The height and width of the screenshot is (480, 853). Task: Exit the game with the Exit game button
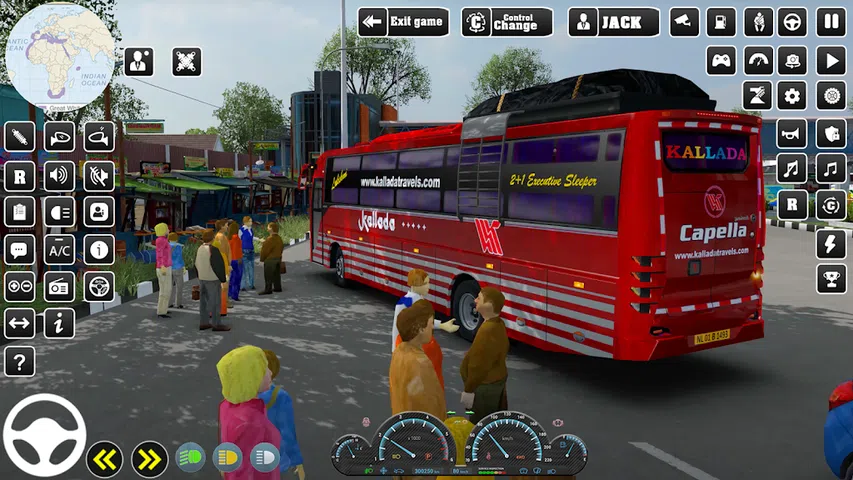coord(403,22)
